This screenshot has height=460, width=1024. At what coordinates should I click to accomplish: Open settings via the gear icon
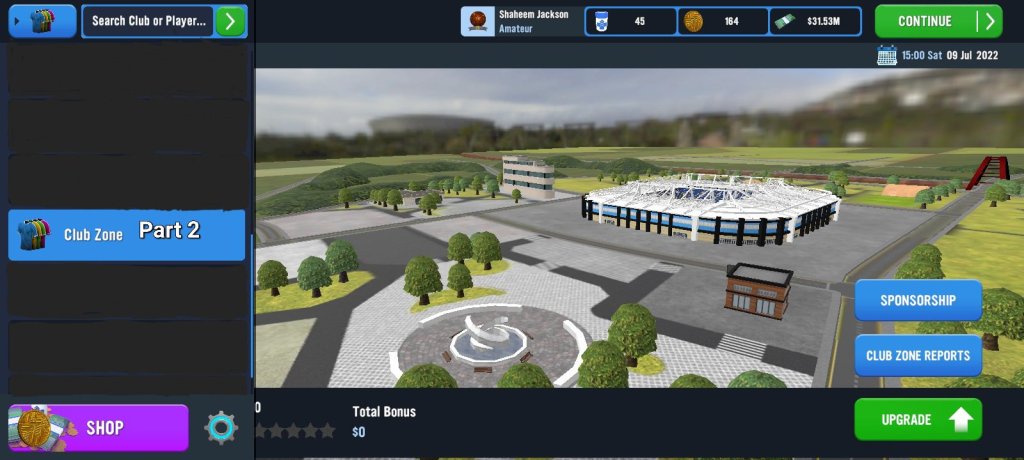pos(221,427)
